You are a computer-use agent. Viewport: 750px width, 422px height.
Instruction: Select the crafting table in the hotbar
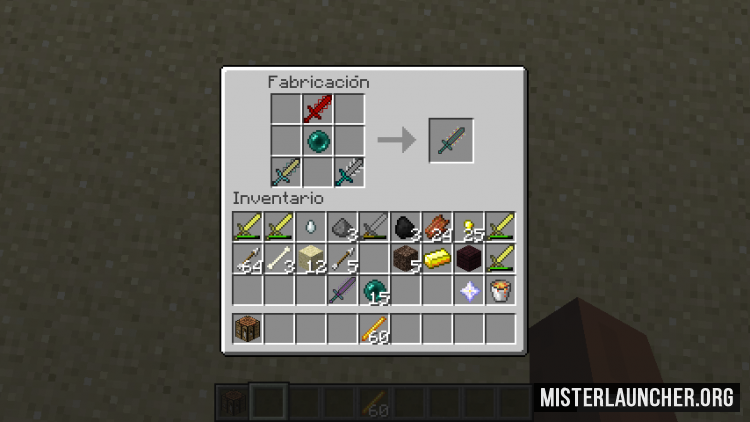248,328
